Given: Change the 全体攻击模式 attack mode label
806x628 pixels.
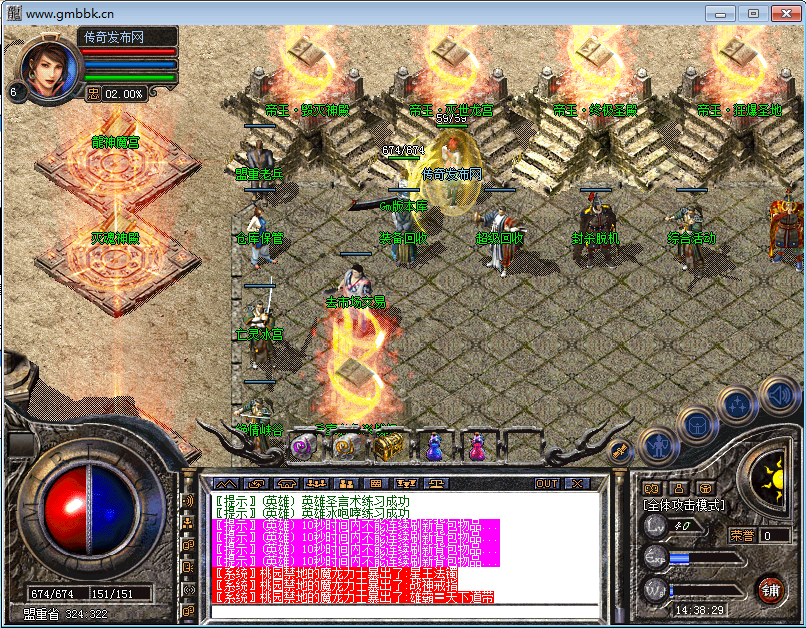Looking at the screenshot, I should coord(685,505).
